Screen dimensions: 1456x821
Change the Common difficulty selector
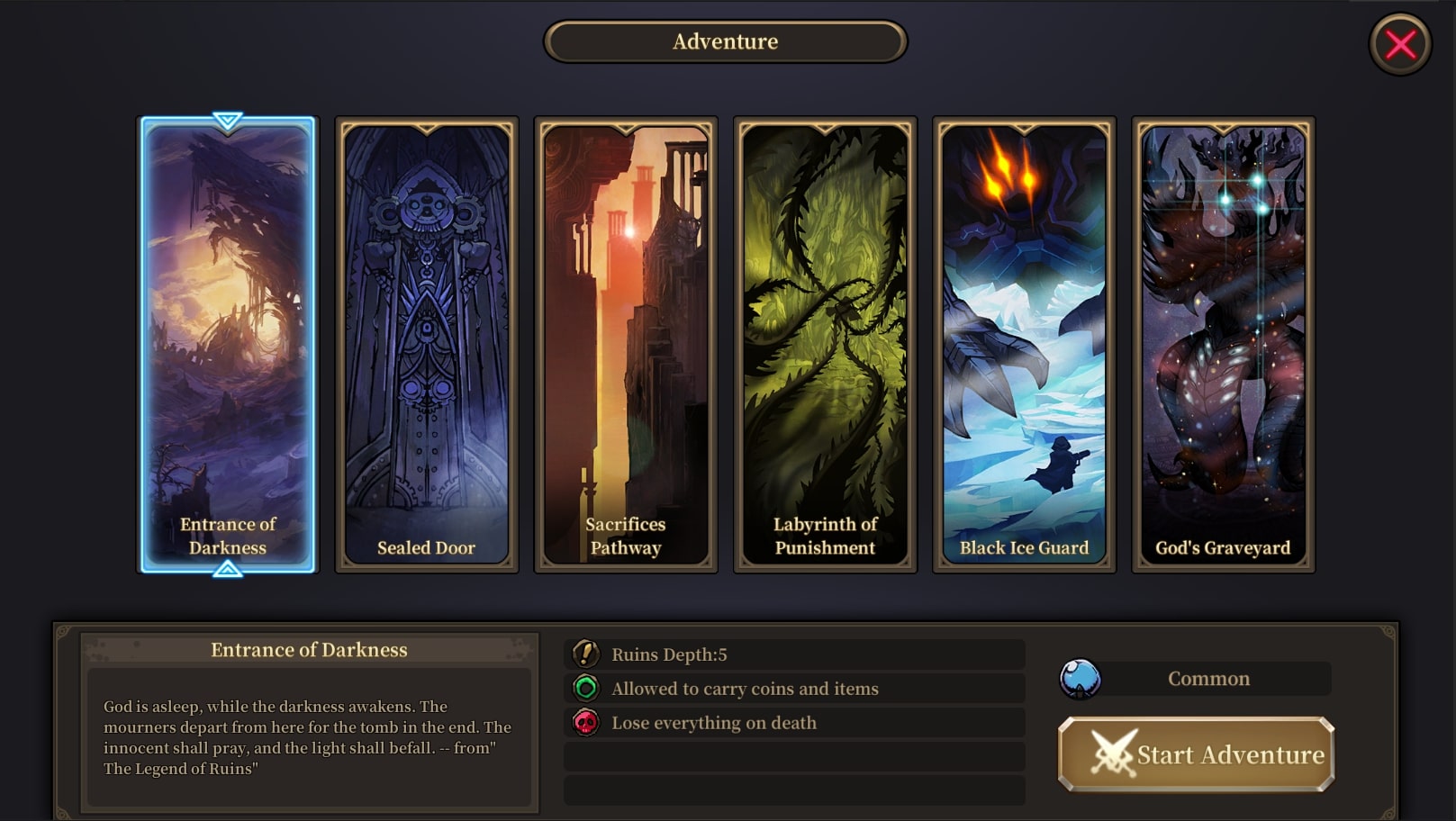[1196, 679]
